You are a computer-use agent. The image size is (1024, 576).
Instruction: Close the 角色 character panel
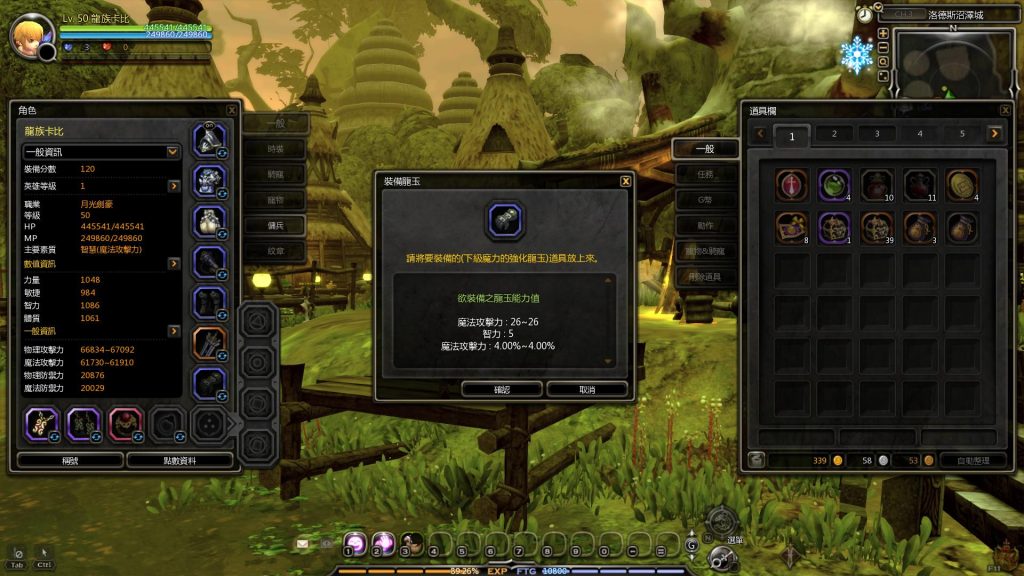point(232,110)
